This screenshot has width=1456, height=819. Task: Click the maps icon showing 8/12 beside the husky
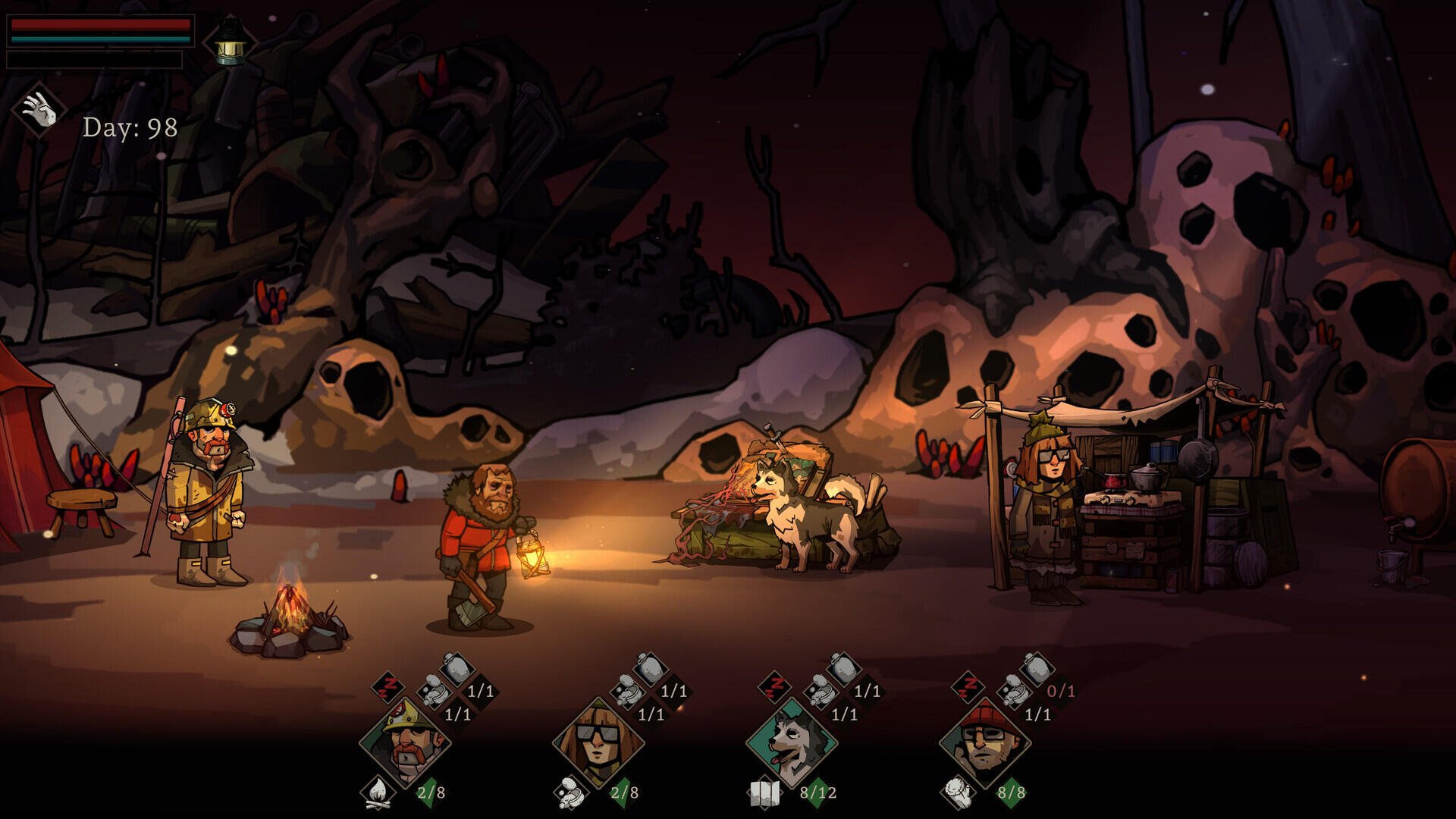tap(764, 794)
